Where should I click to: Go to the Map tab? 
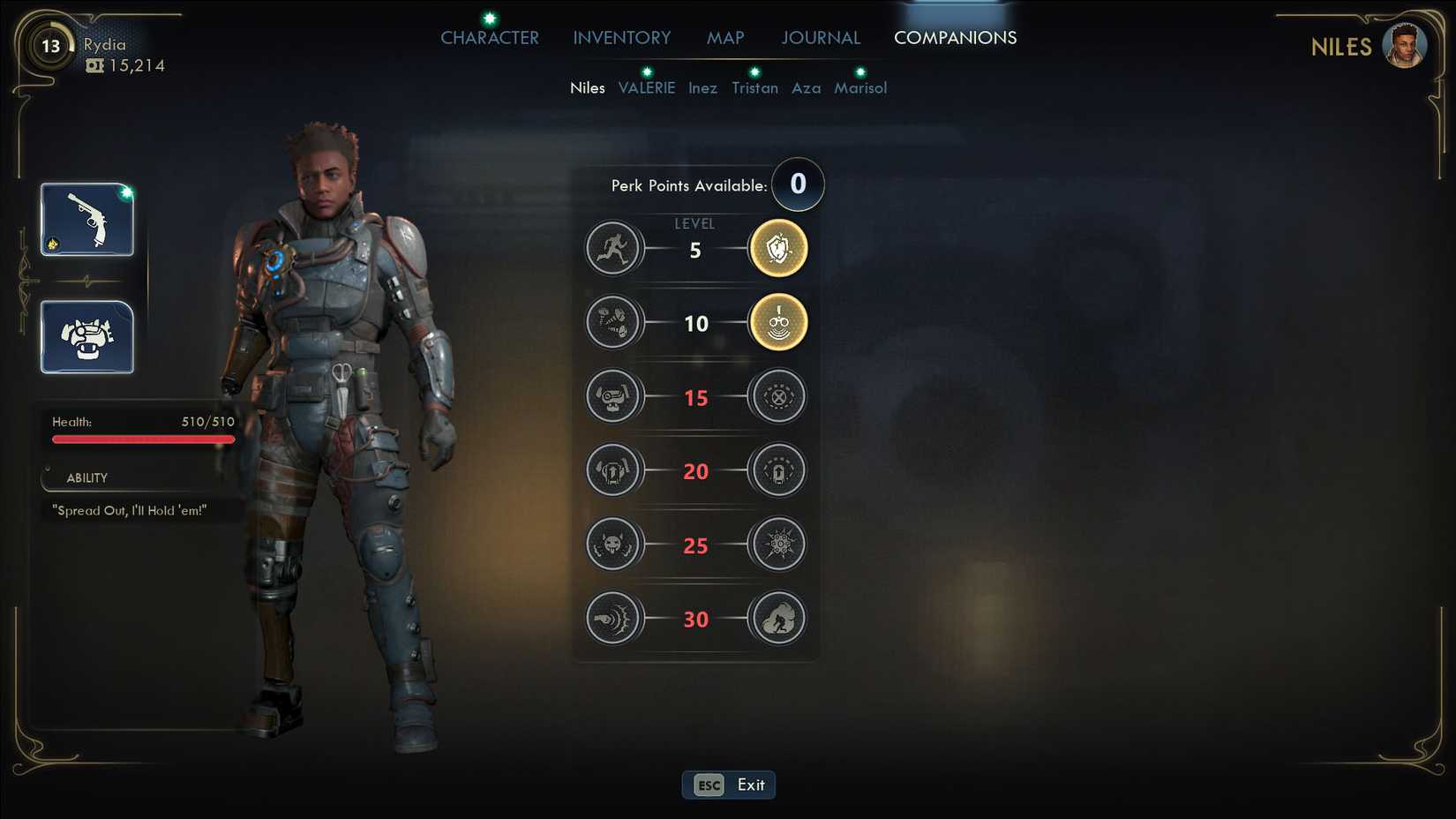pos(725,38)
